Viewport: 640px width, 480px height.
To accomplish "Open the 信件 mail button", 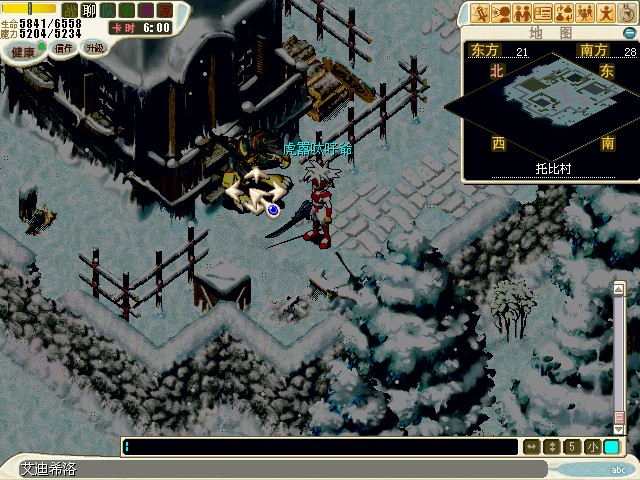I will click(64, 48).
